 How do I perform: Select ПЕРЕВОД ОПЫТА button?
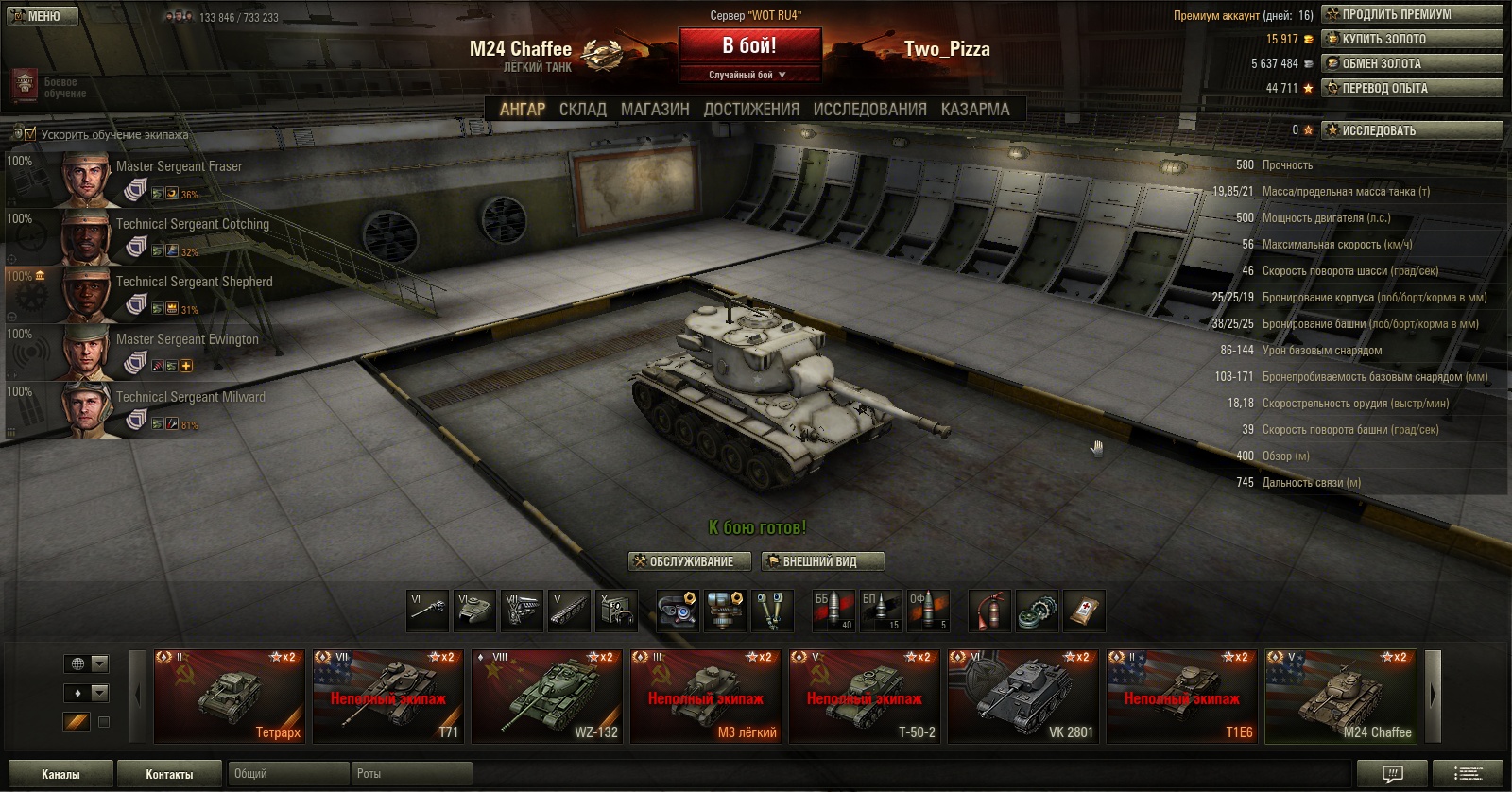(x=1412, y=88)
